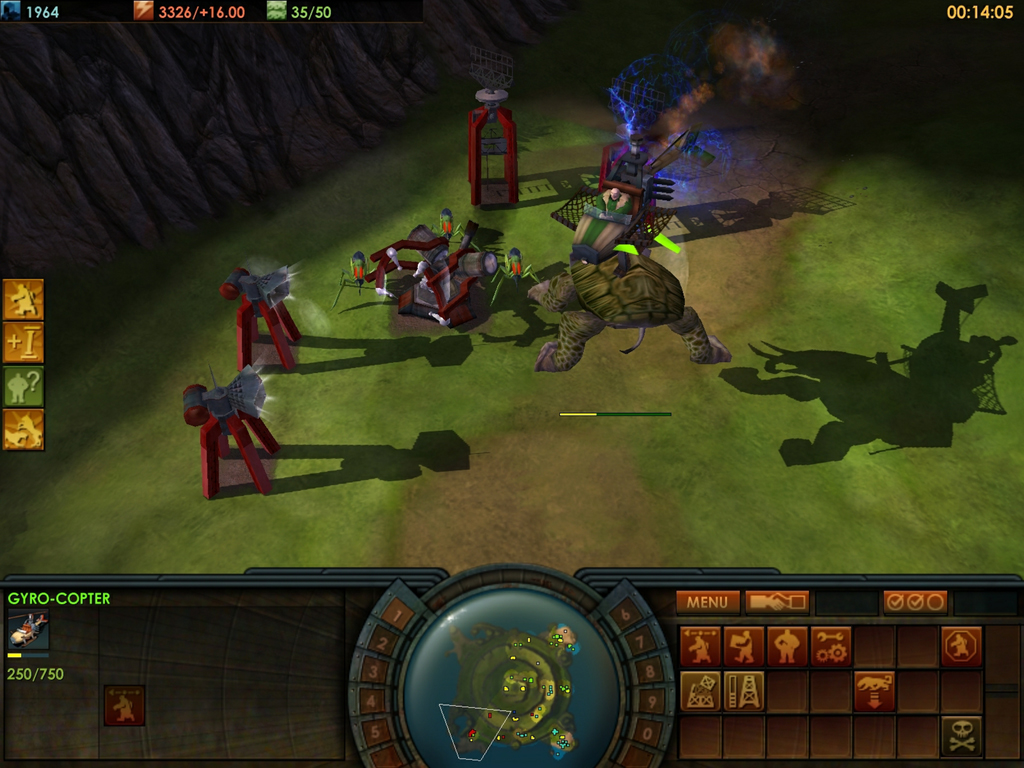Open the handshake diplomacy panel
This screenshot has width=1024, height=768.
point(777,602)
